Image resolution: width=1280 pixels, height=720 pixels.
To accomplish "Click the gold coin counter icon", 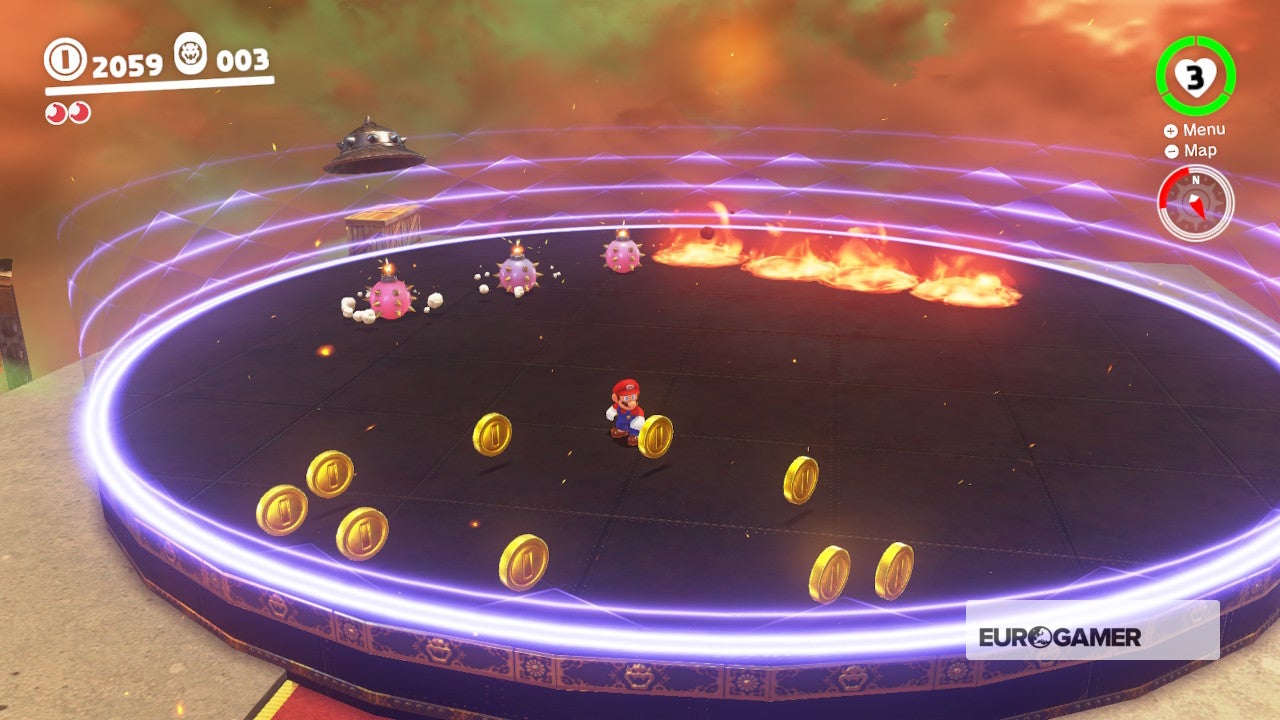I will [x=64, y=60].
